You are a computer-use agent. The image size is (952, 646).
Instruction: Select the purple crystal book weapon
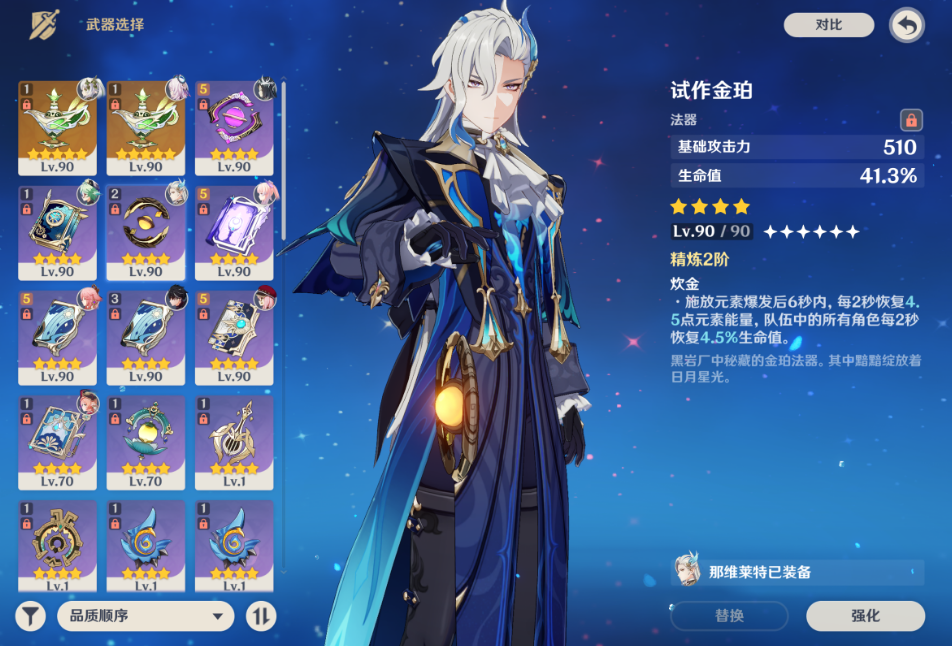tap(234, 230)
